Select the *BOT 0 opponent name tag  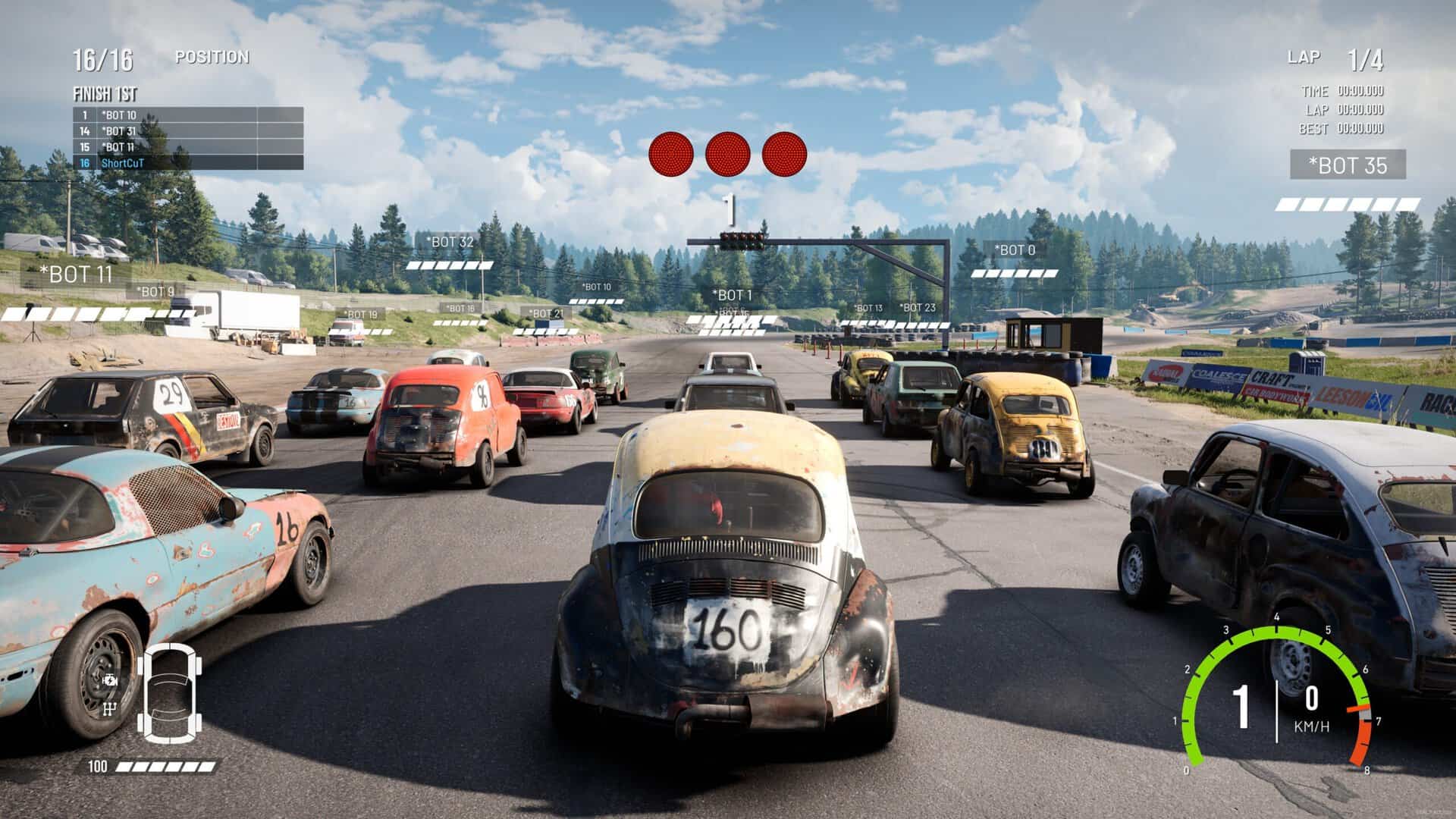[1015, 249]
